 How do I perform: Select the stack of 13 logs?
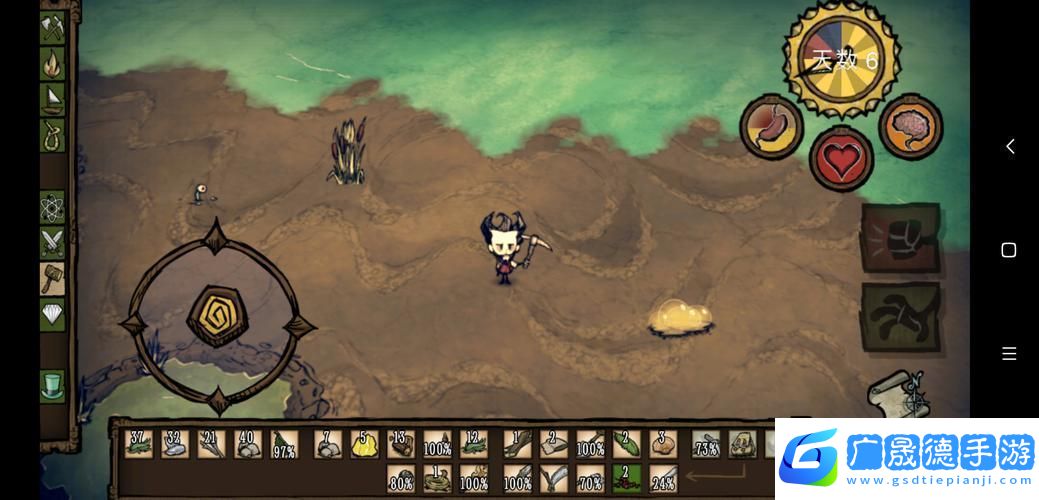tap(401, 444)
